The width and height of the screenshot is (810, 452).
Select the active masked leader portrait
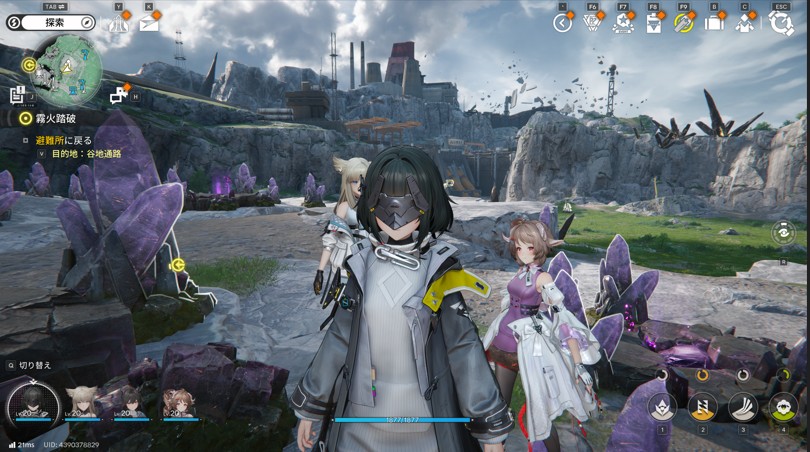point(32,404)
